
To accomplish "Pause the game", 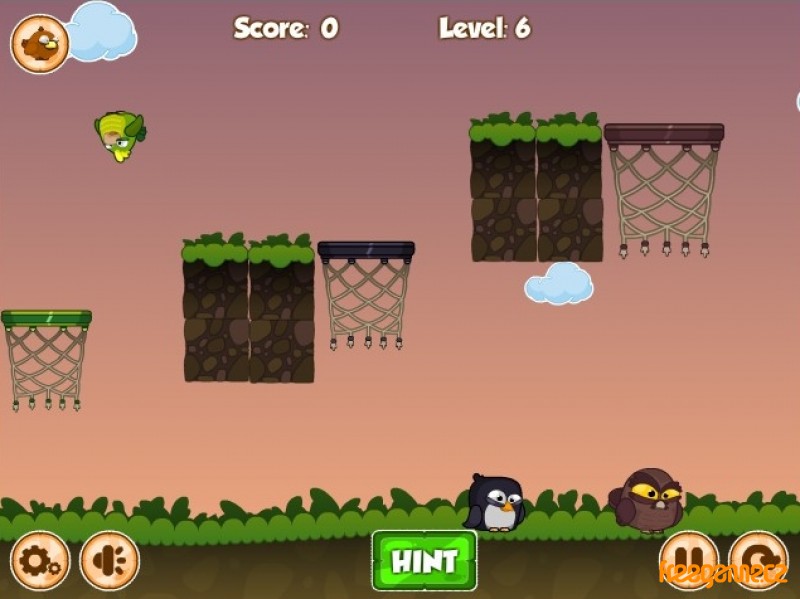I will (x=689, y=560).
